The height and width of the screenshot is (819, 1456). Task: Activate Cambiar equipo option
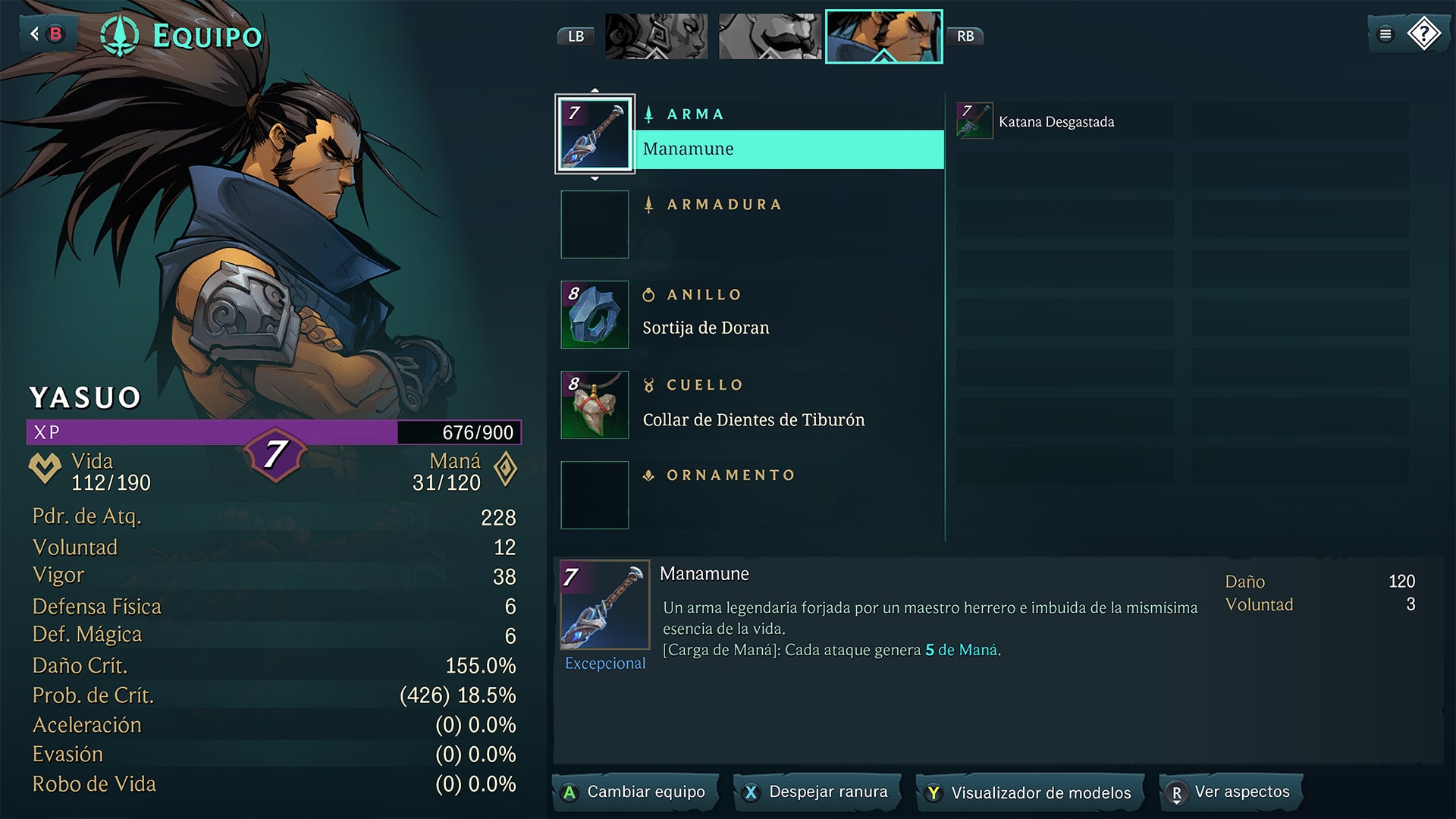tap(635, 792)
